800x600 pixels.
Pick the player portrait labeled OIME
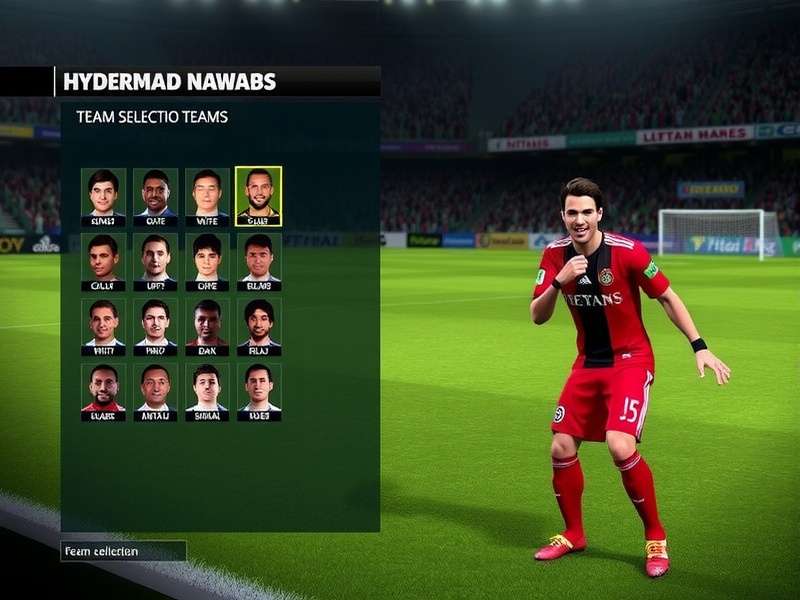click(207, 261)
